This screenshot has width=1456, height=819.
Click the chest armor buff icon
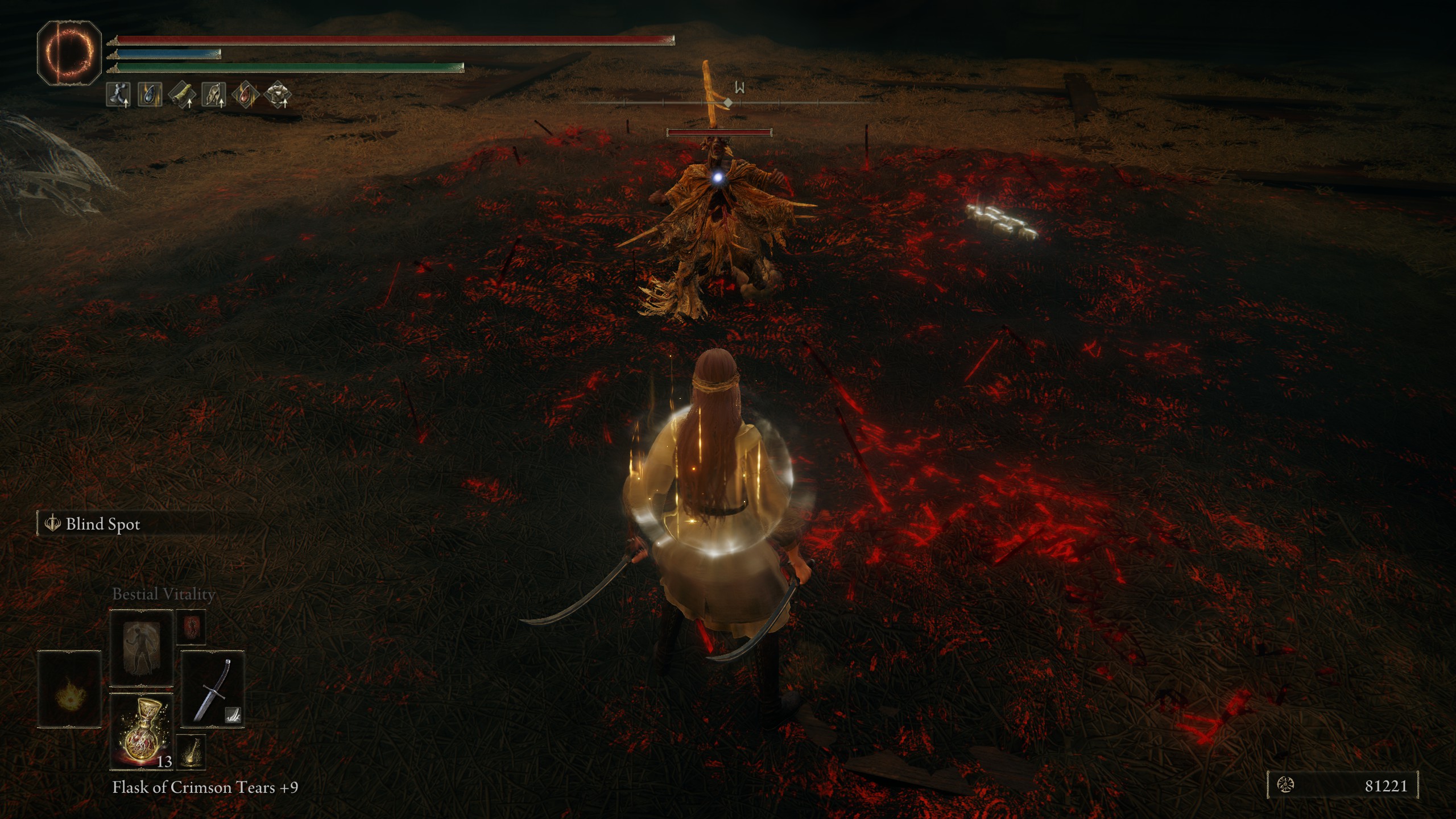coord(278,94)
